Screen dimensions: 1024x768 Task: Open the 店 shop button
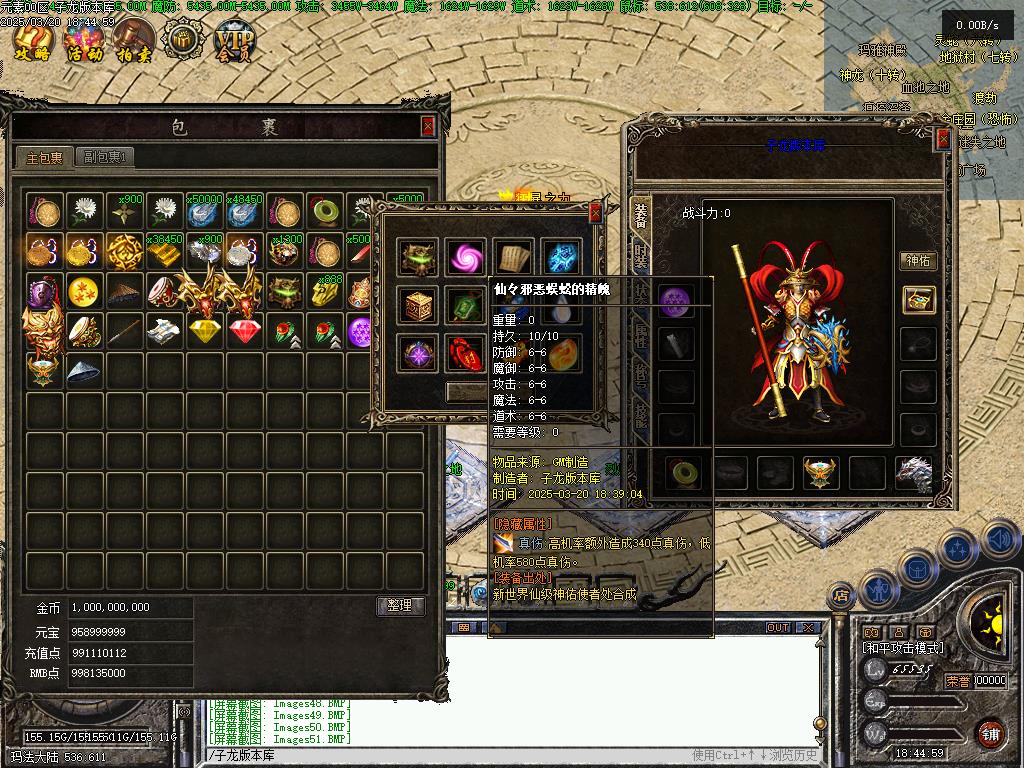[x=841, y=597]
